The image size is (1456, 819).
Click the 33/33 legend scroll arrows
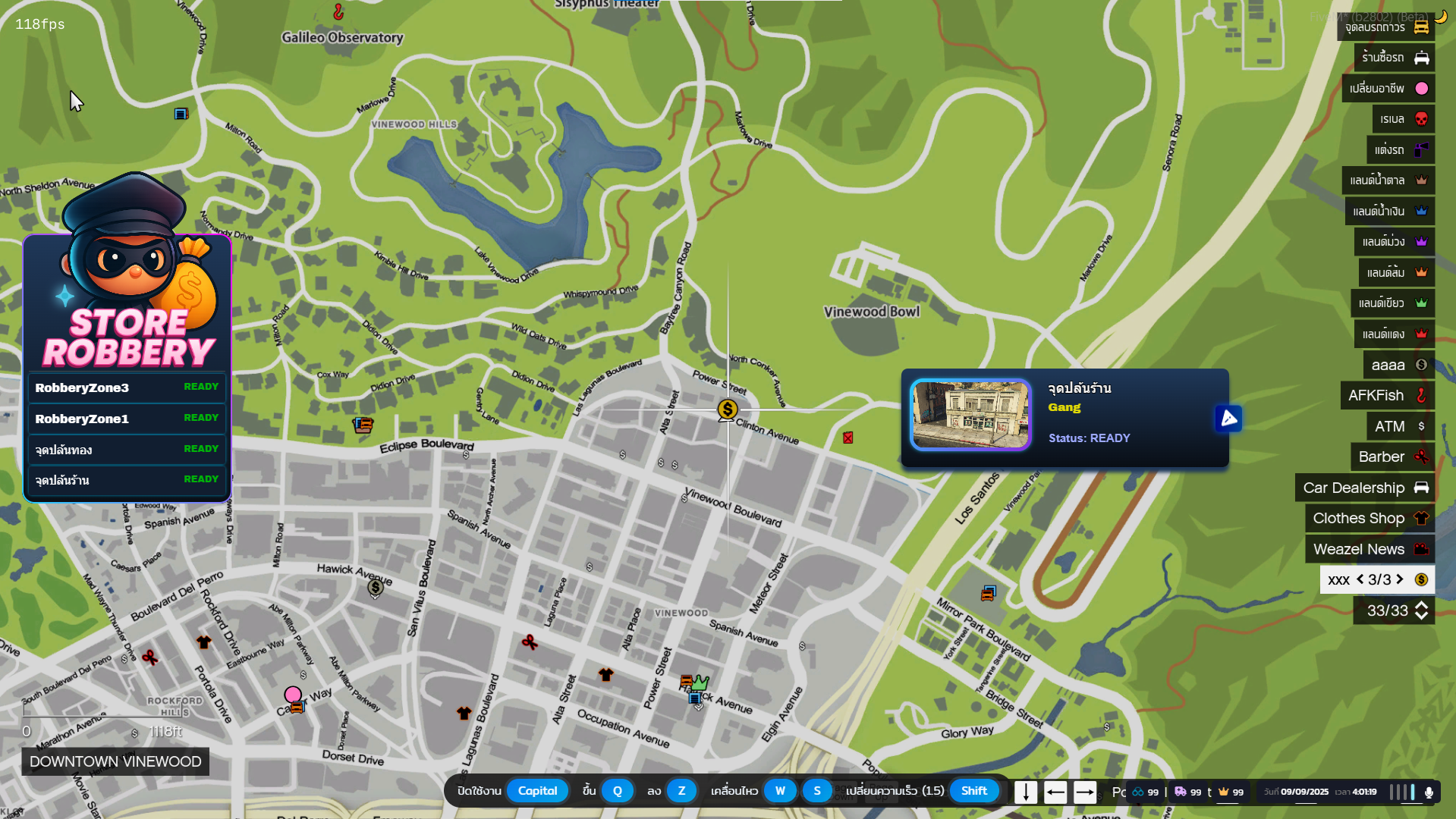1422,610
